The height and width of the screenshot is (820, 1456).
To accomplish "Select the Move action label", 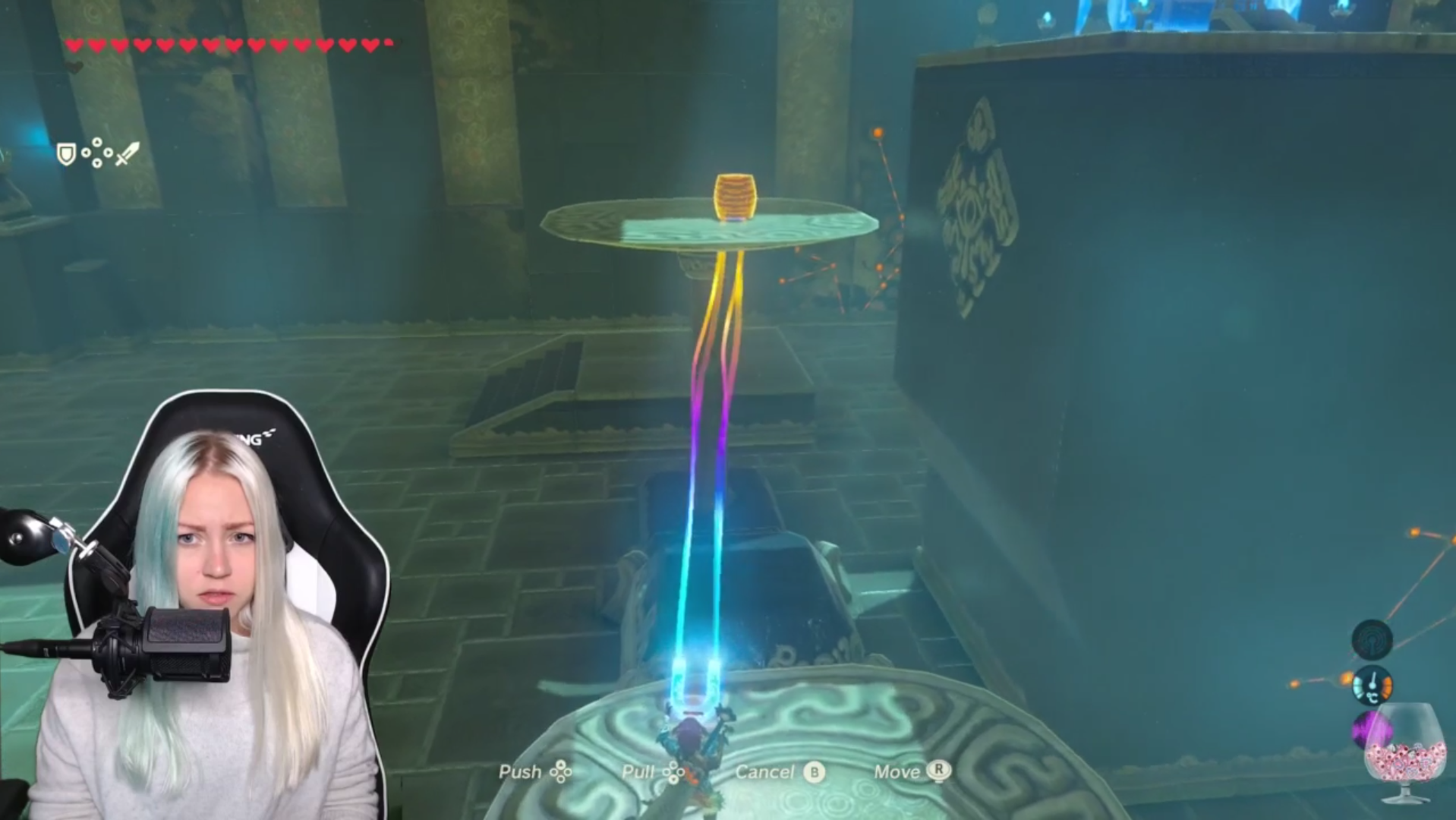I will click(x=900, y=771).
